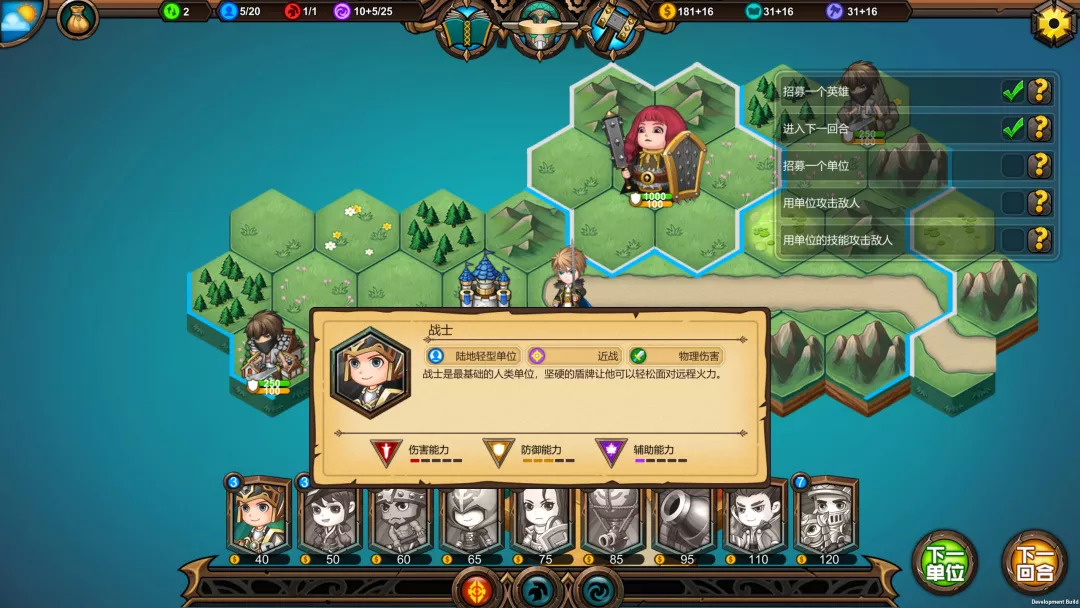Show help for 招募一个单位 quest
The height and width of the screenshot is (608, 1080).
point(1040,165)
